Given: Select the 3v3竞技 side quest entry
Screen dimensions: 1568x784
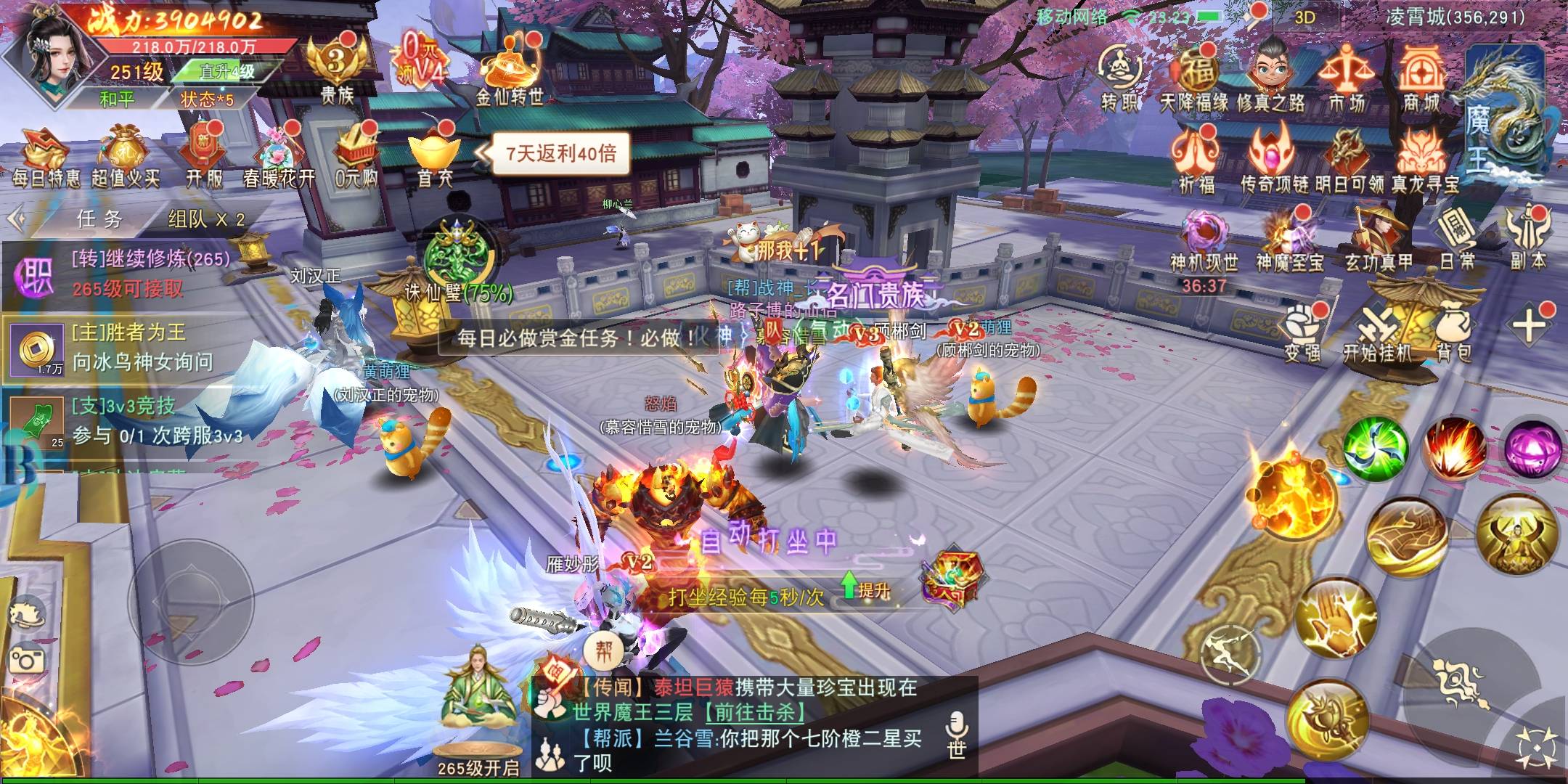Looking at the screenshot, I should click(127, 420).
